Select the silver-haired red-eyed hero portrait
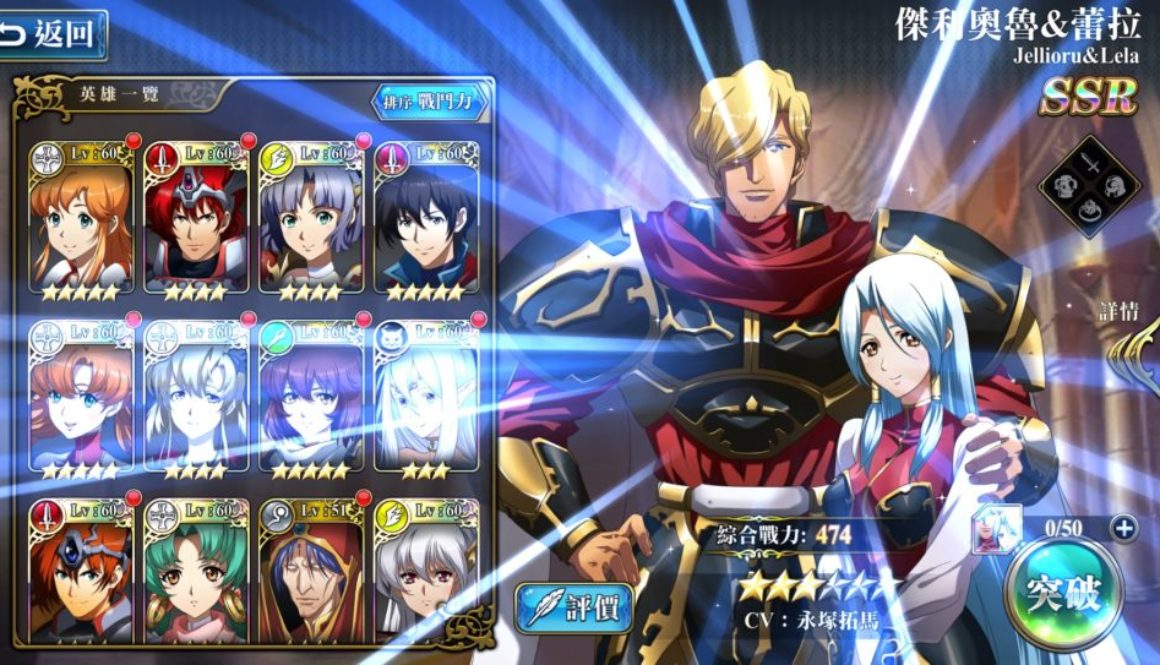The width and height of the screenshot is (1160, 665). tap(426, 572)
